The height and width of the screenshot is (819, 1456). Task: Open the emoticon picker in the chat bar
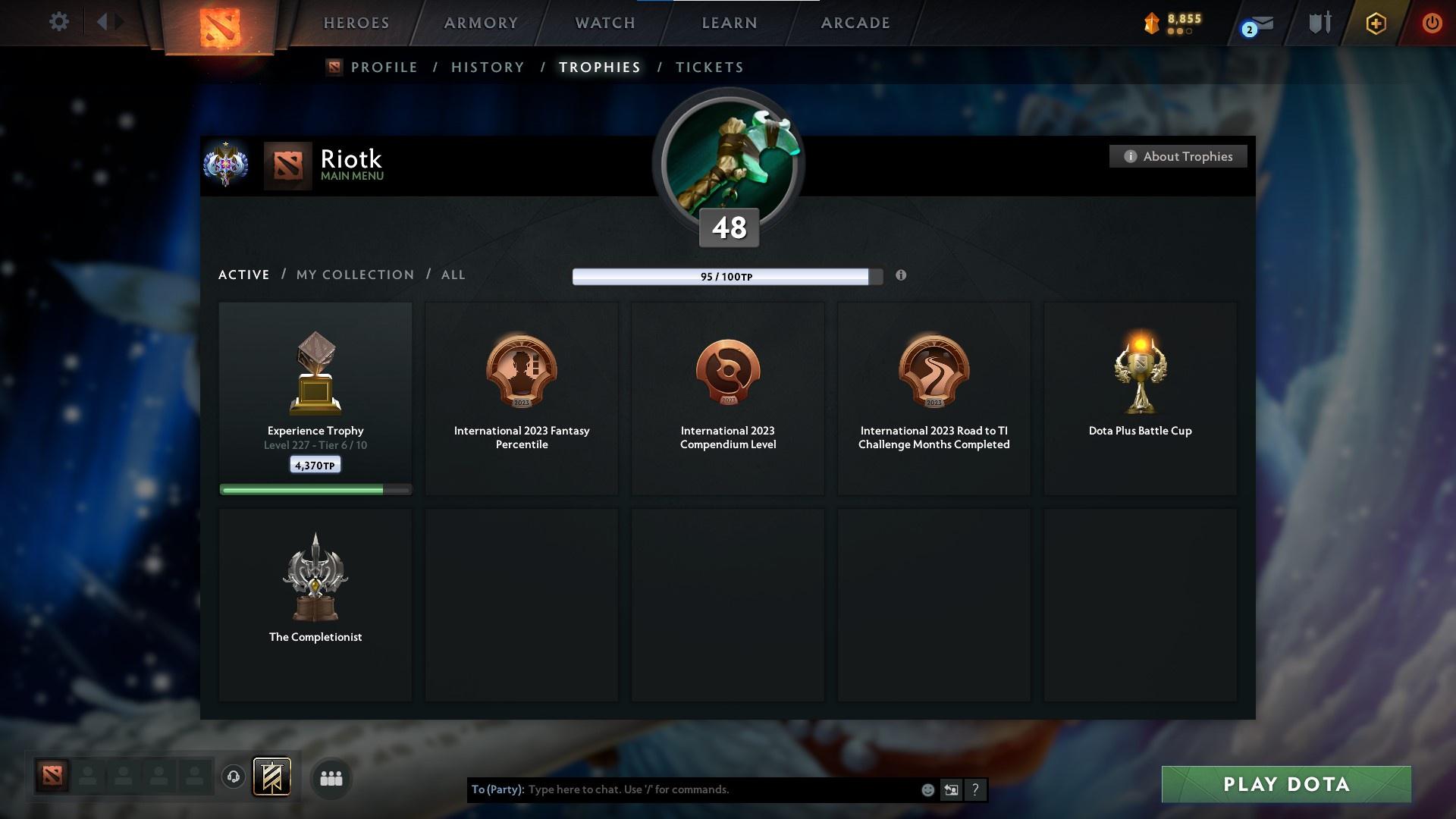[927, 789]
